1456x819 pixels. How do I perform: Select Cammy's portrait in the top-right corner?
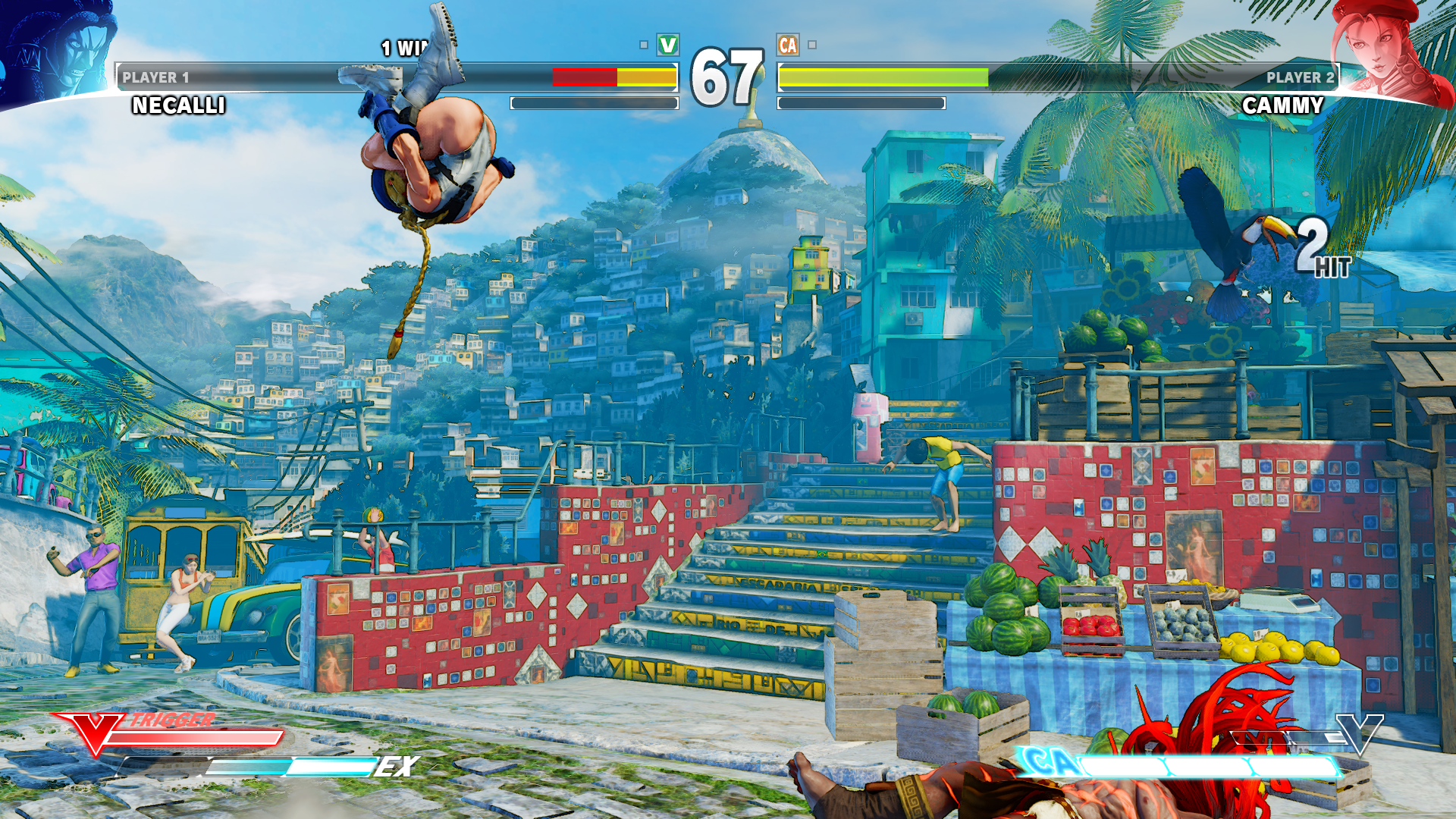1403,45
